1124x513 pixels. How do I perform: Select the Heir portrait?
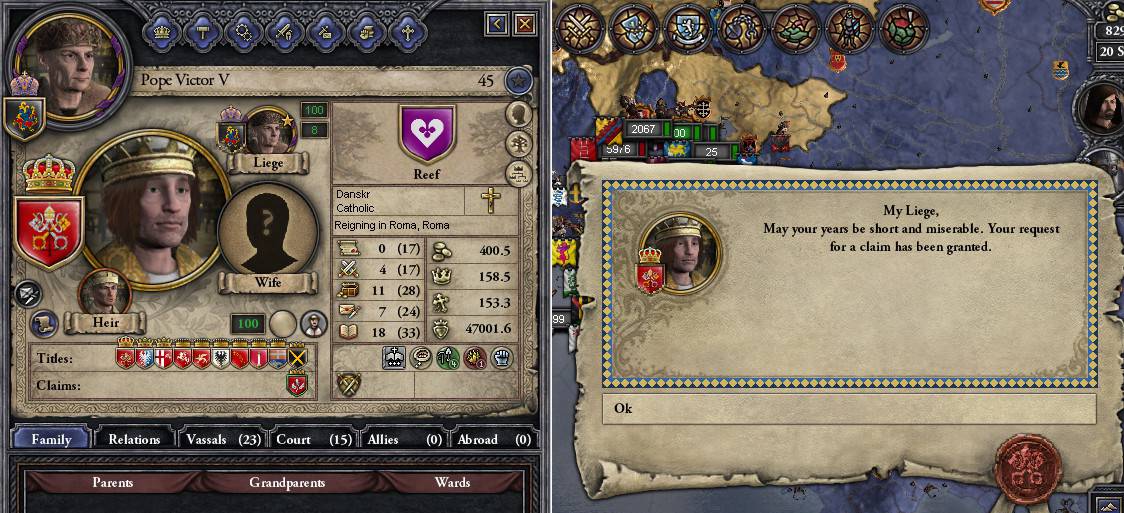pyautogui.click(x=105, y=296)
